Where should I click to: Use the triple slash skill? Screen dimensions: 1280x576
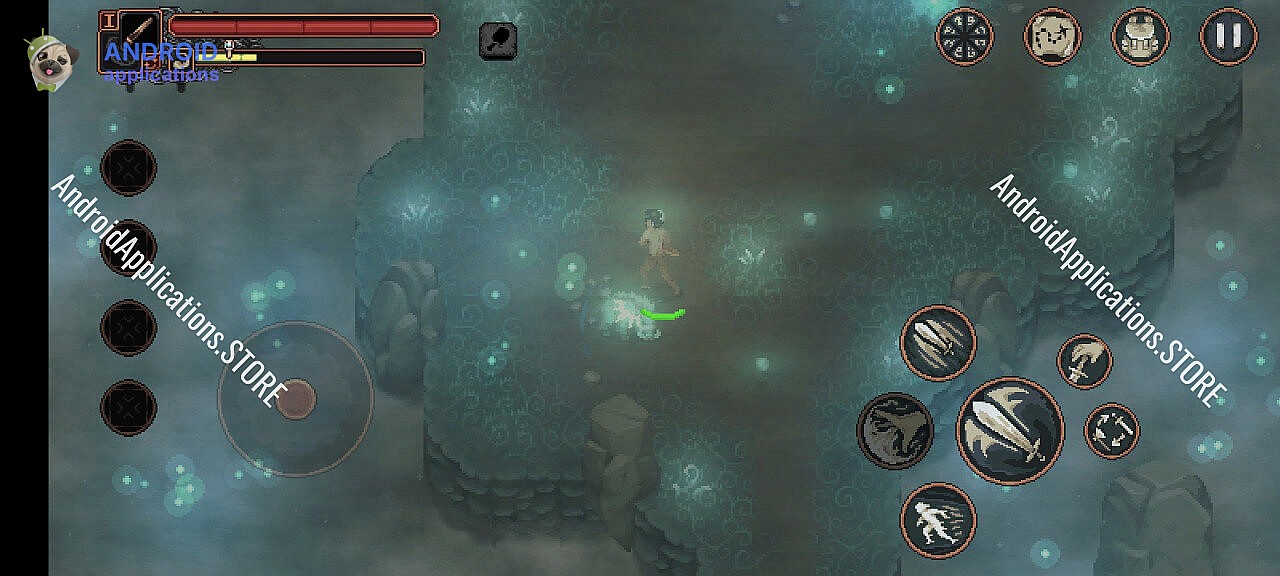tap(938, 343)
